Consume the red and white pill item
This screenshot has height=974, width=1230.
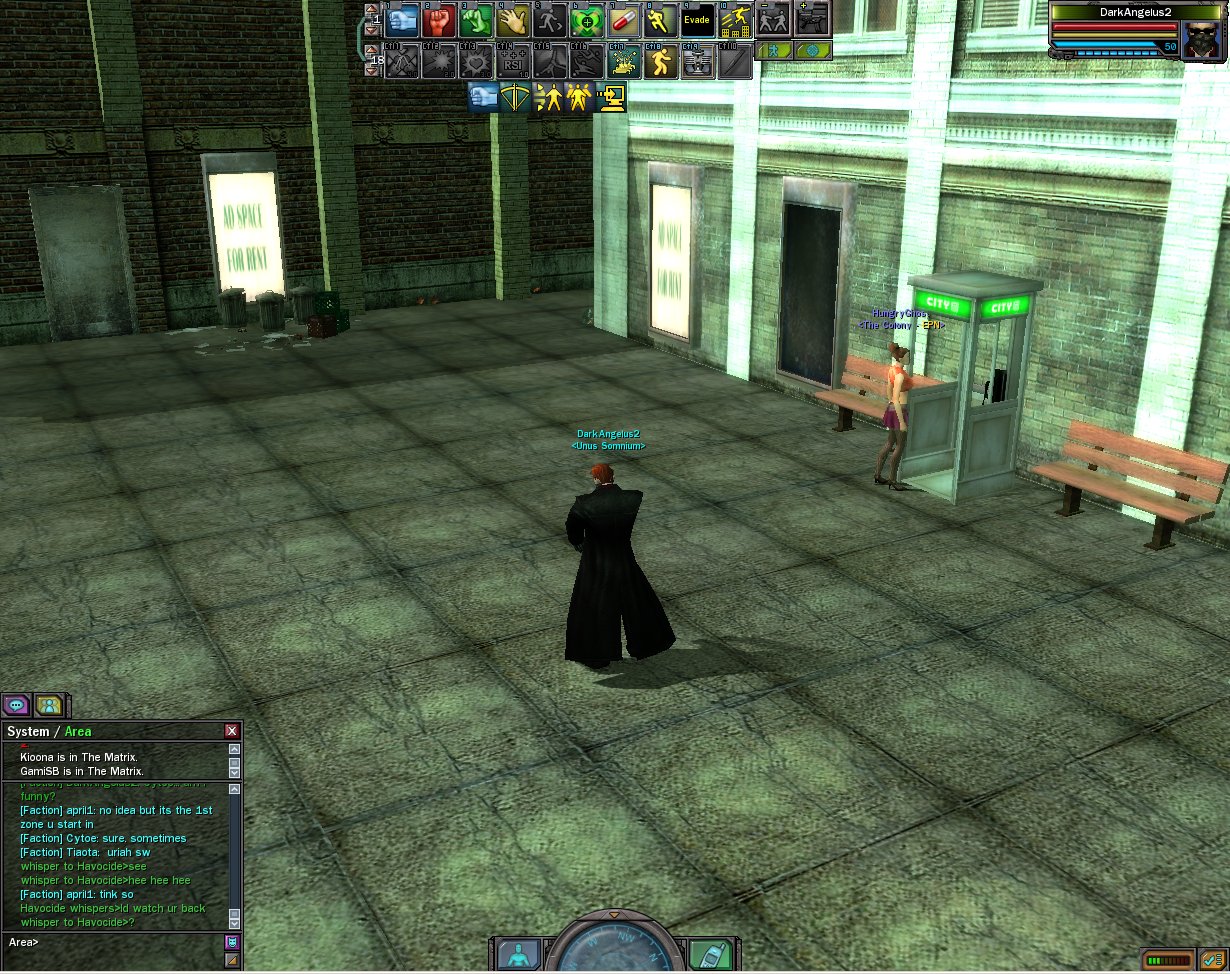[x=623, y=19]
